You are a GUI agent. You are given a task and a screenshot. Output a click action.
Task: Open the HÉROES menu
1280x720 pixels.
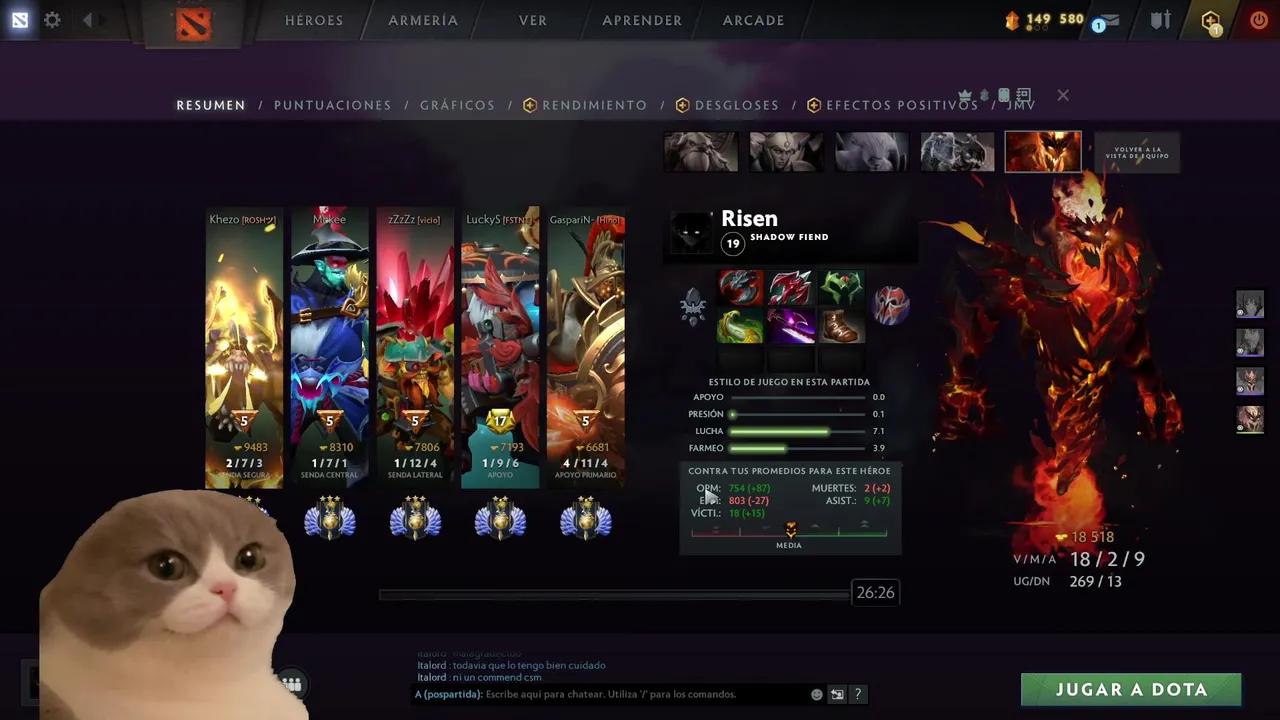click(314, 20)
